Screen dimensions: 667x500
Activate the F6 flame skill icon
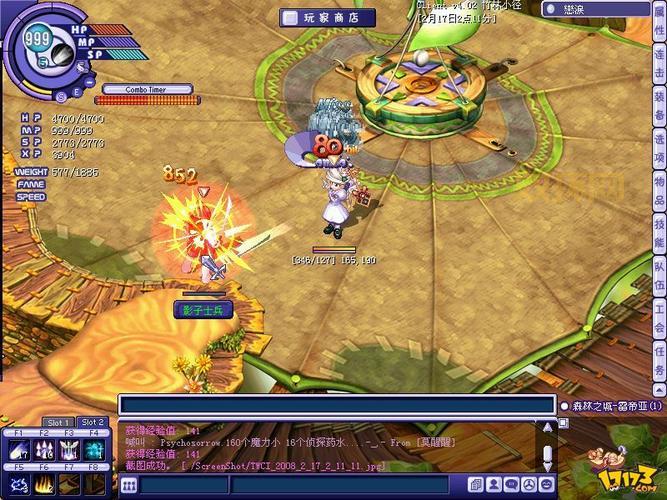coord(44,484)
